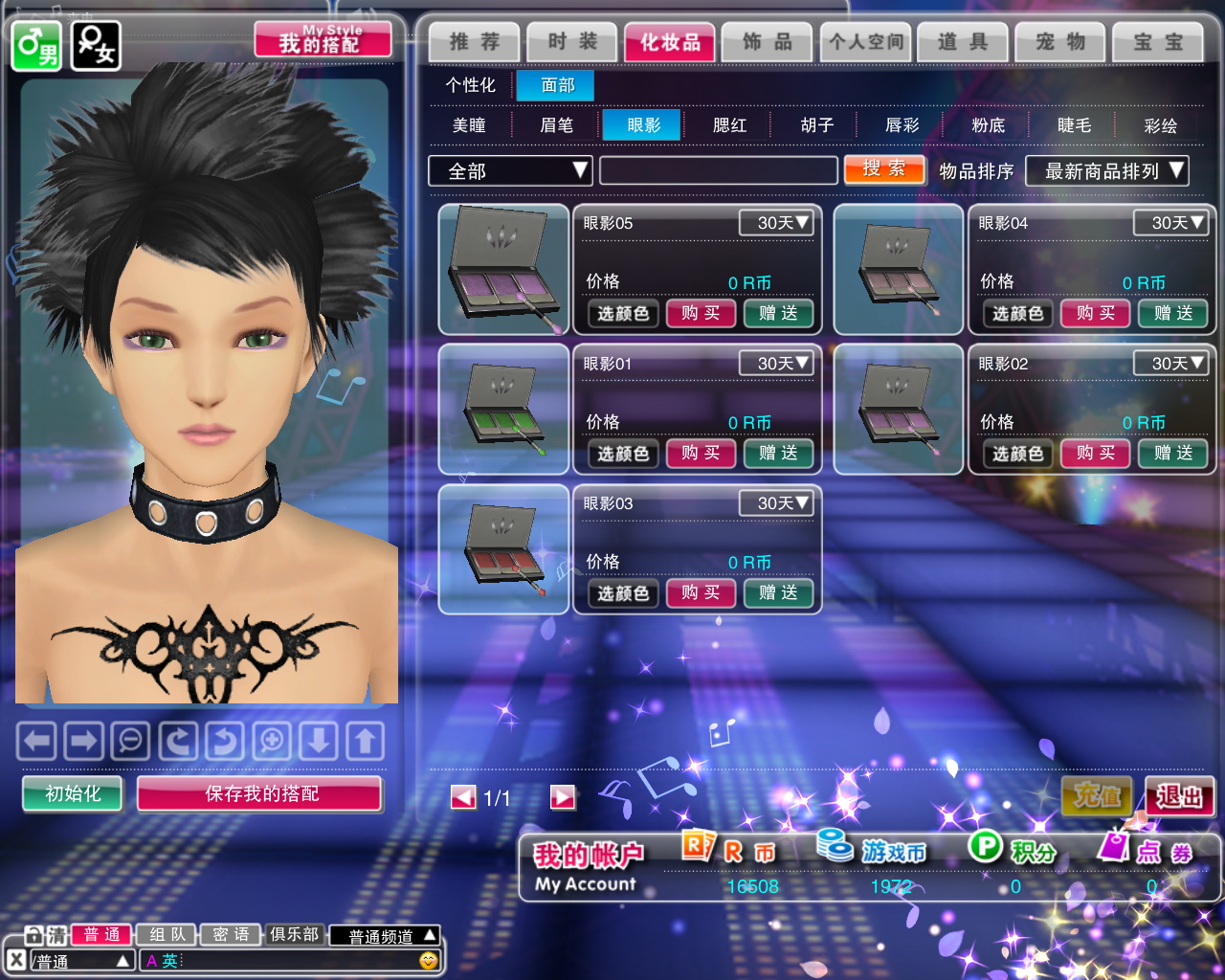This screenshot has width=1225, height=980.
Task: Reset the avatar with 初始化
Action: (x=73, y=793)
